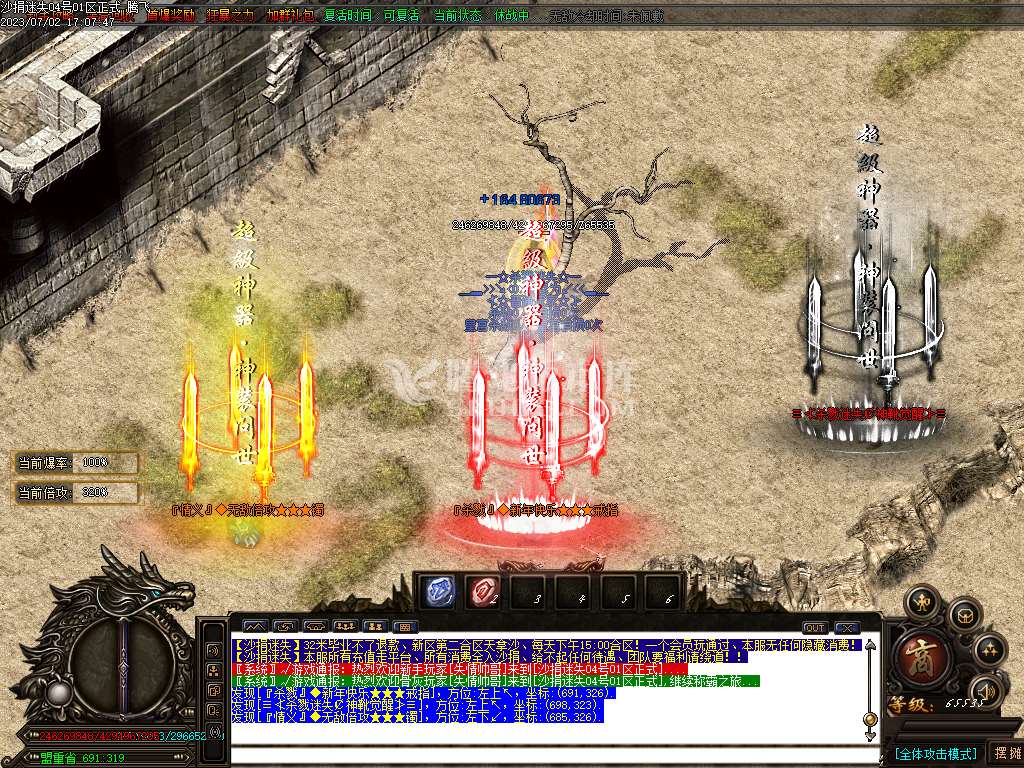Toggle the 全体攻击模式 attack mode label
Screen dimensions: 1024x768
[x=934, y=753]
